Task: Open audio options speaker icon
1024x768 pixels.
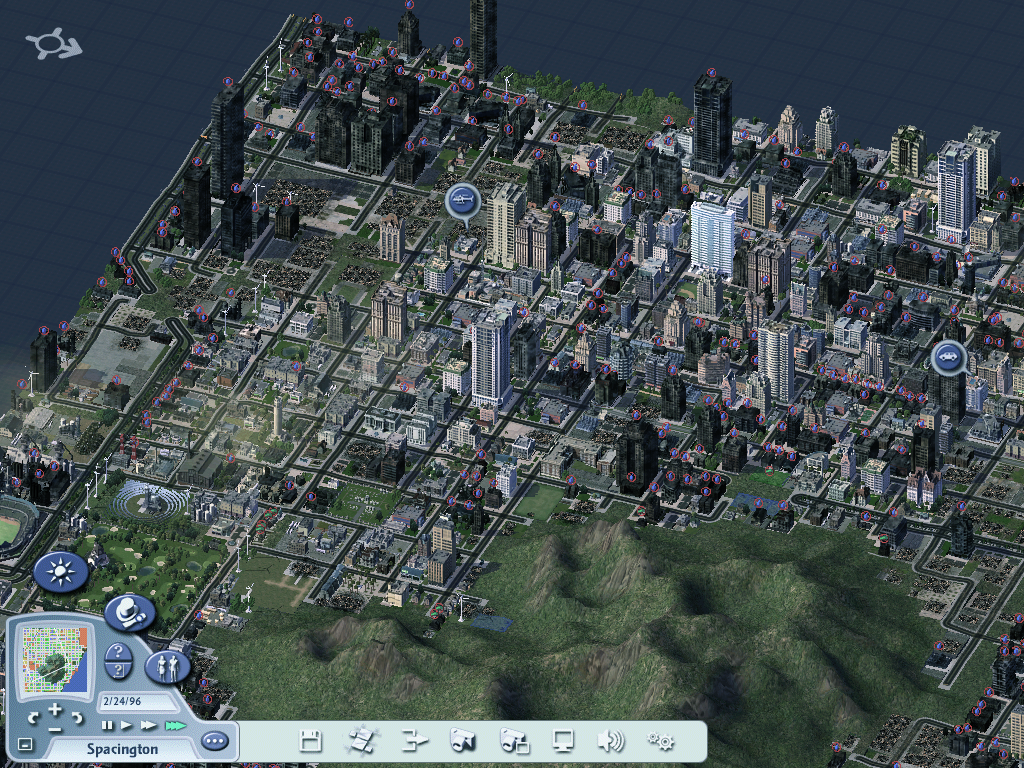Action: click(610, 741)
